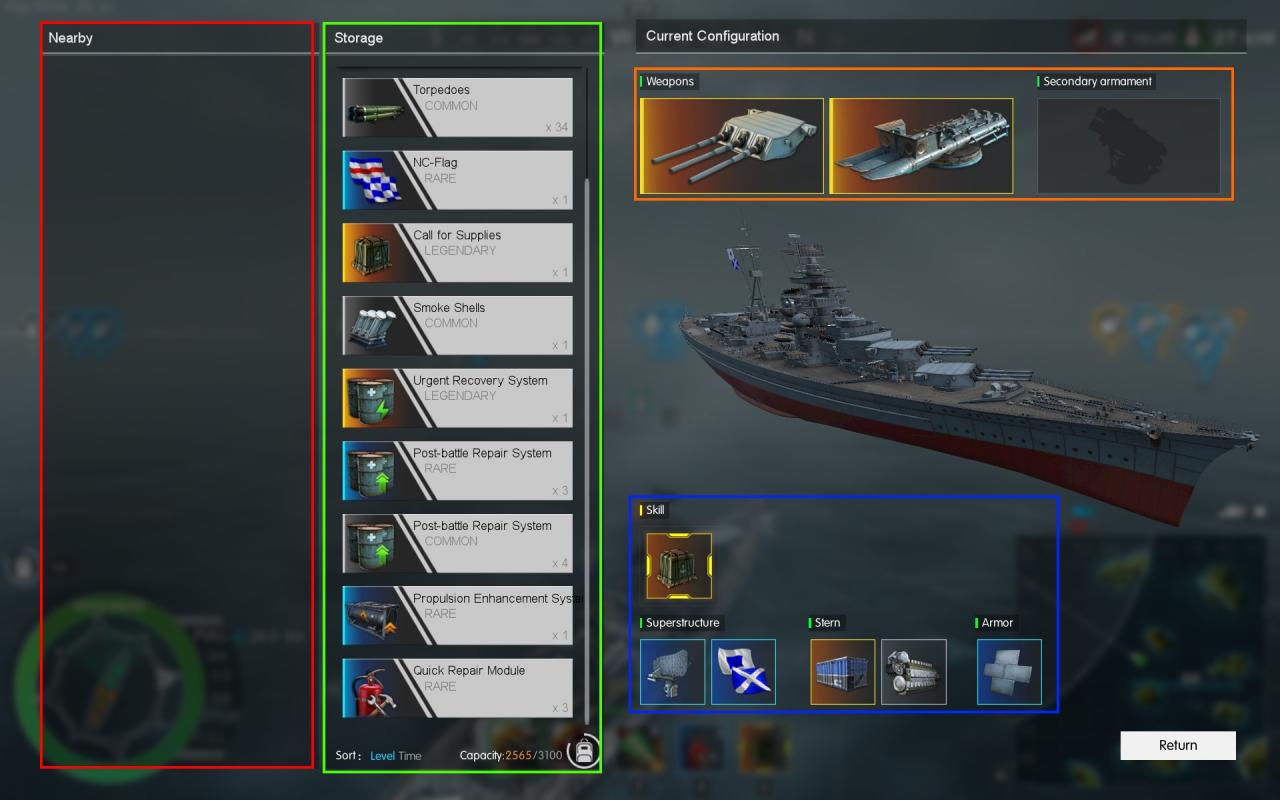Choose the Propulsion Enhancement System item

pyautogui.click(x=458, y=615)
